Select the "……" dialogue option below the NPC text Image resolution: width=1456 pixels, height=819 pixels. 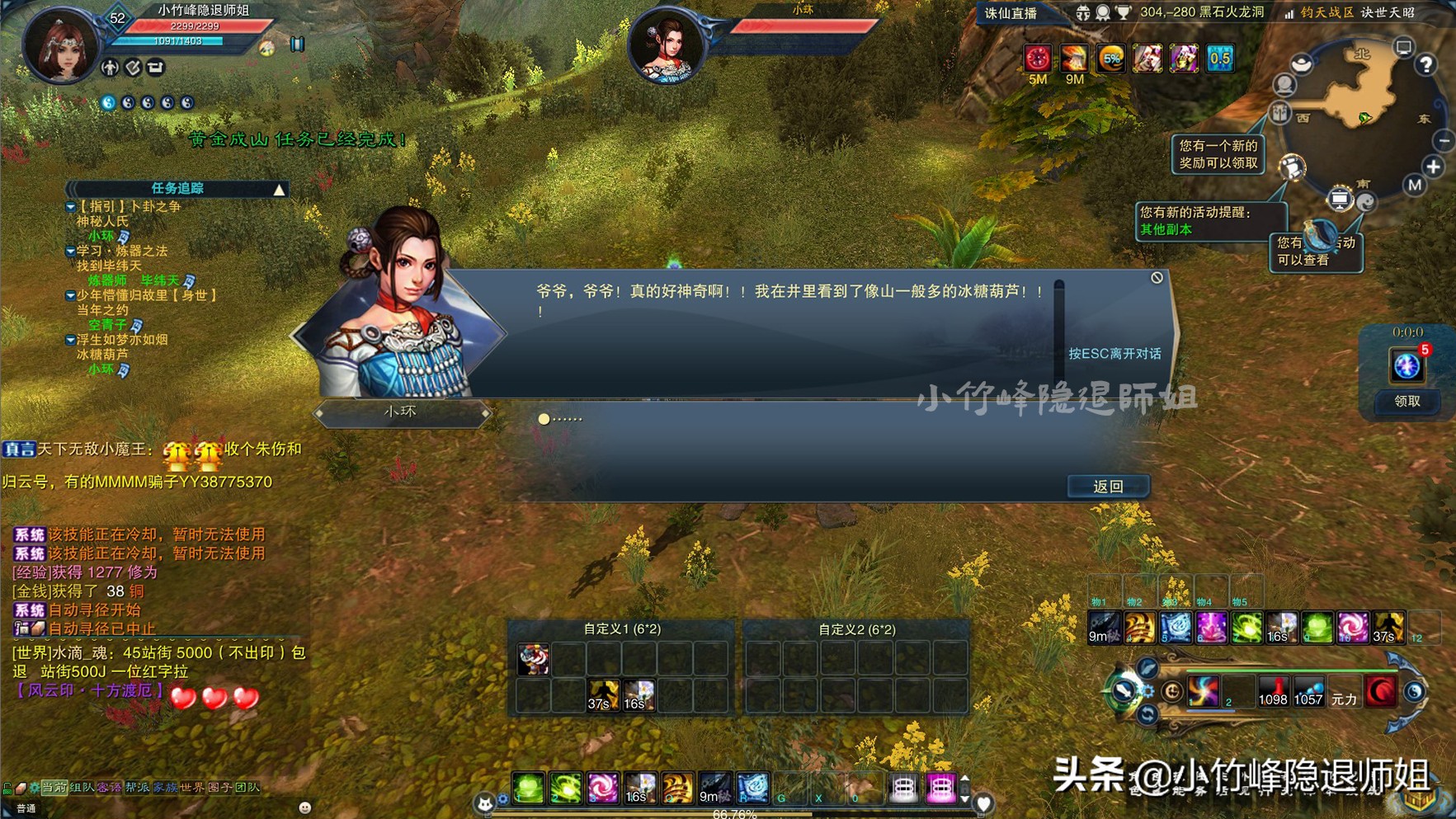pyautogui.click(x=561, y=419)
